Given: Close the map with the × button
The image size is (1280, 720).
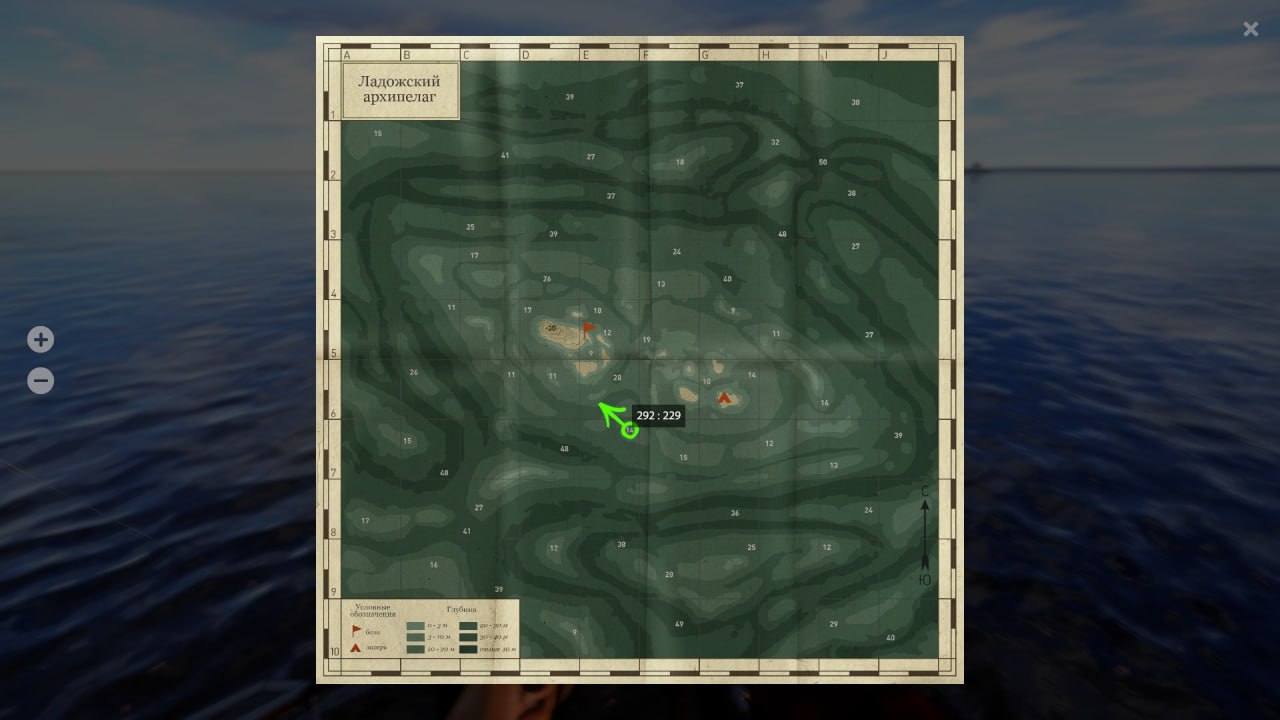Looking at the screenshot, I should [x=1250, y=29].
